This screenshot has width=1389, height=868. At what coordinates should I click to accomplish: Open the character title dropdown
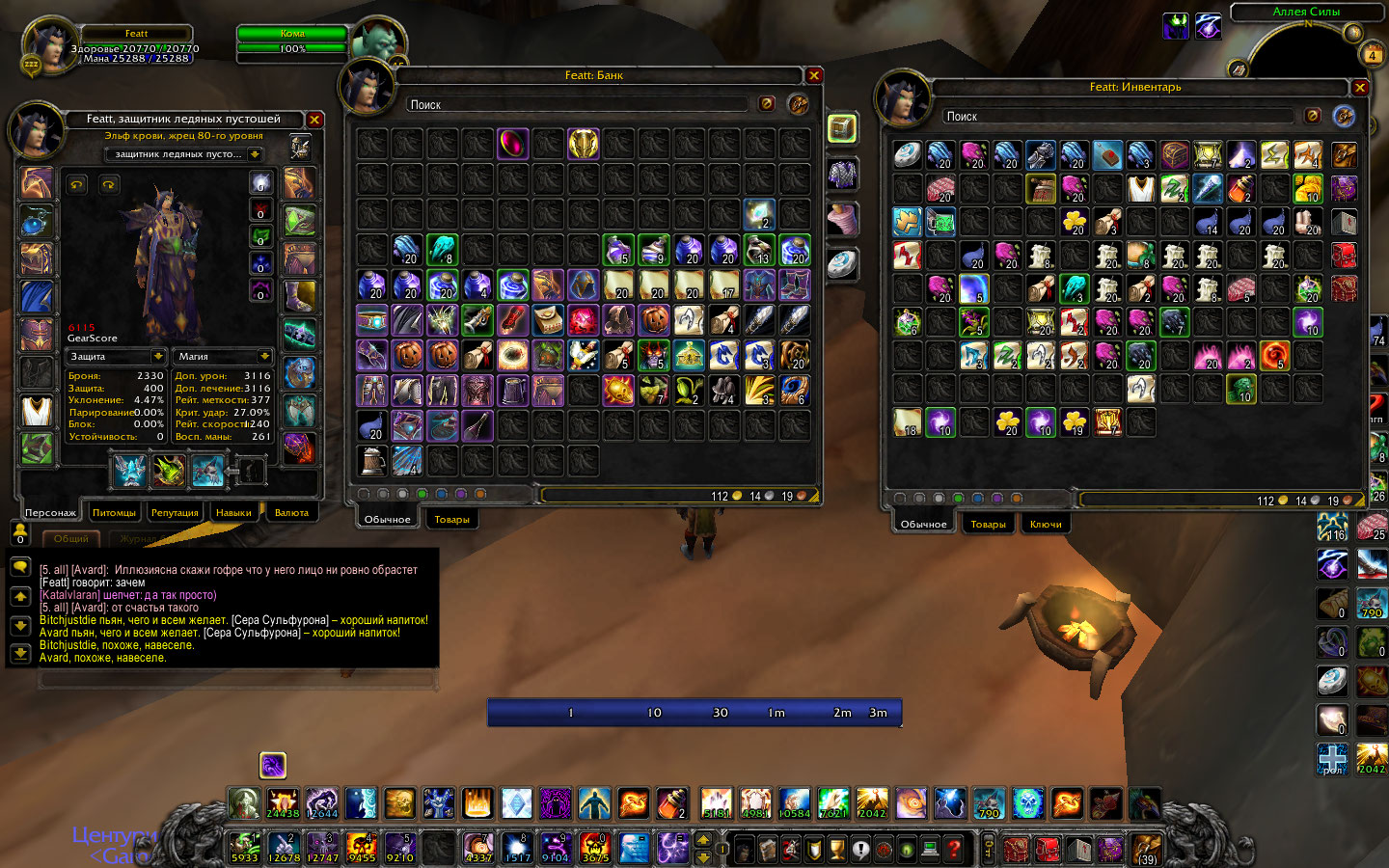point(255,154)
